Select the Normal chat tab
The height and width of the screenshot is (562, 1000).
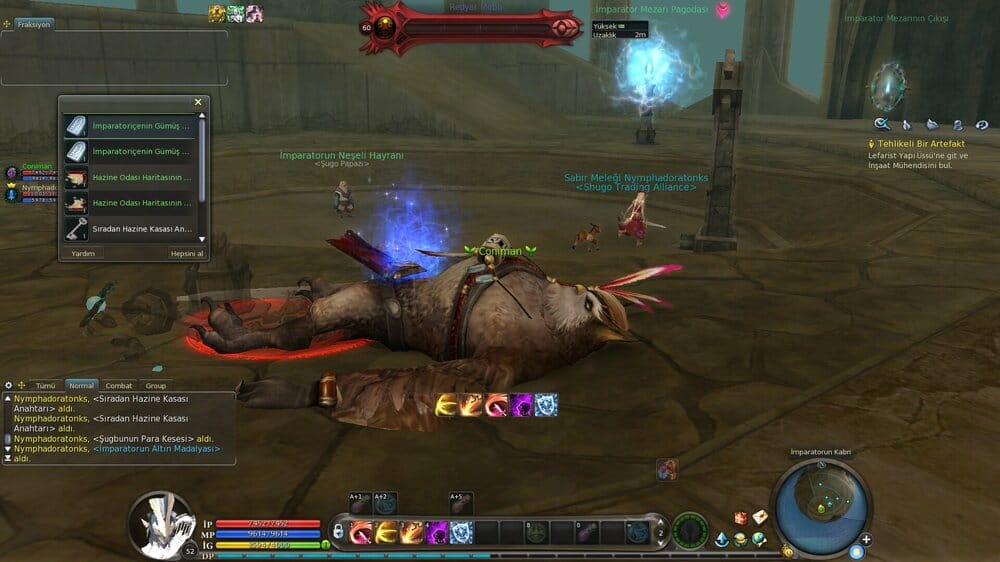(81, 385)
